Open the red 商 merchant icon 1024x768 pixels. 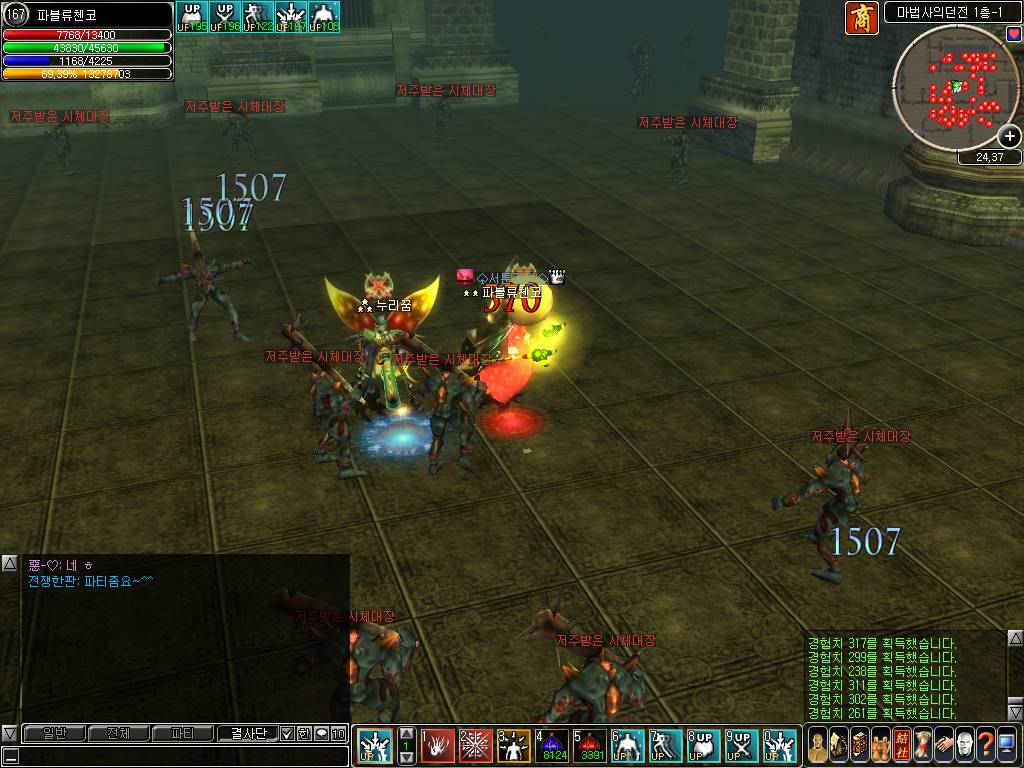click(x=861, y=18)
